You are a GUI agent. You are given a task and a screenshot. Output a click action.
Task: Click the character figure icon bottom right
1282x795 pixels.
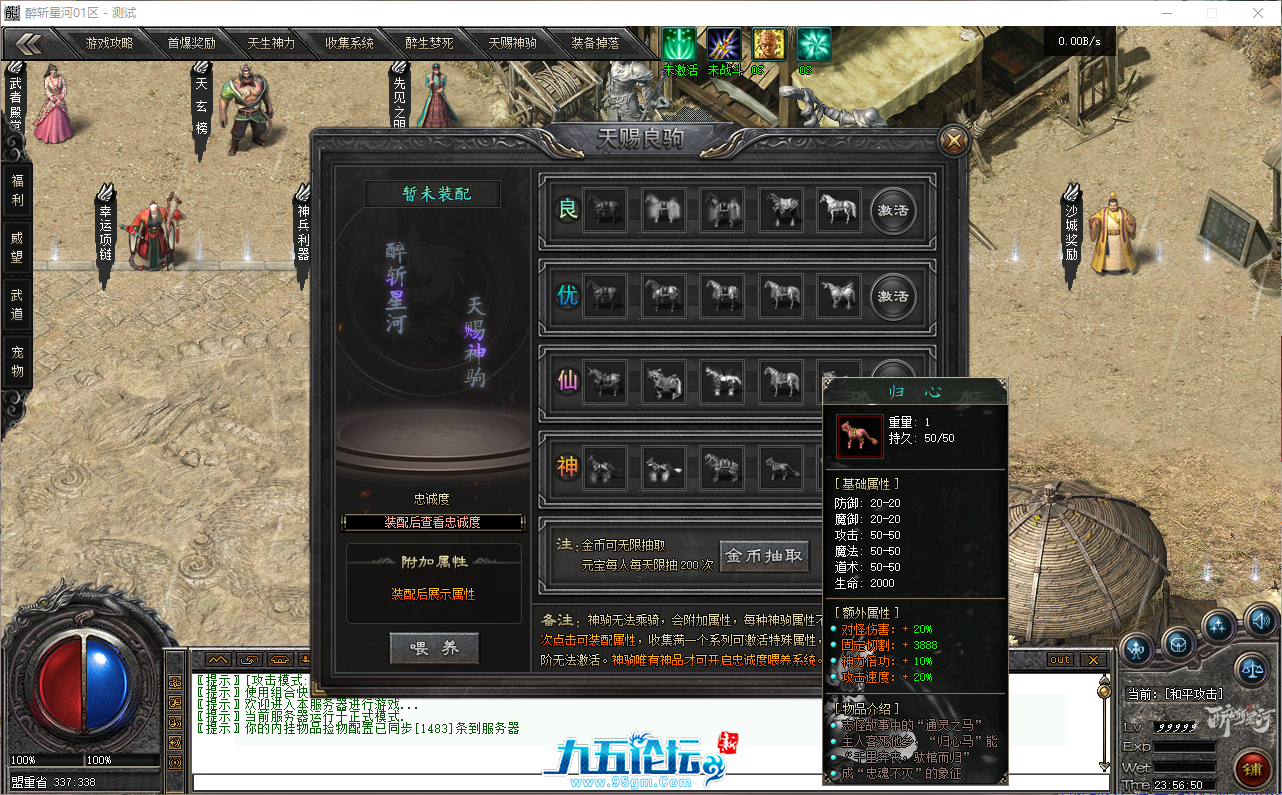(1137, 649)
